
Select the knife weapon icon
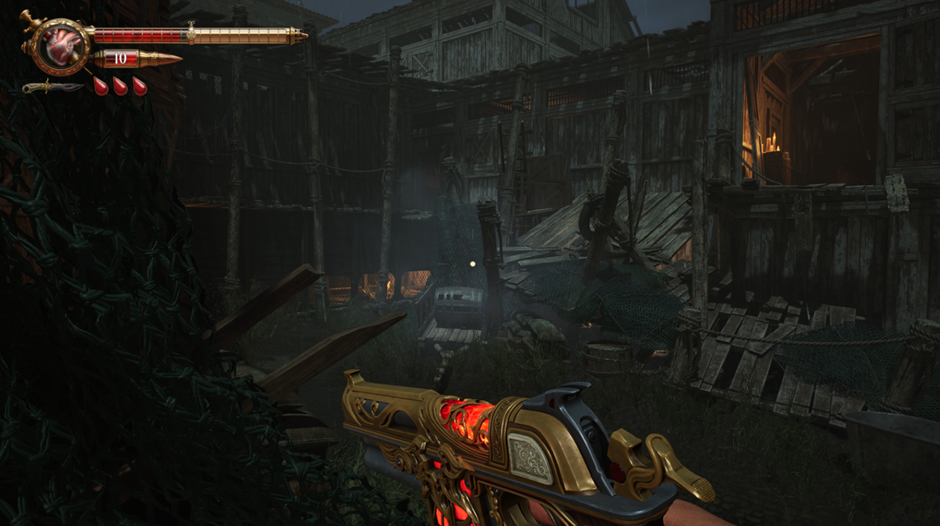point(52,87)
